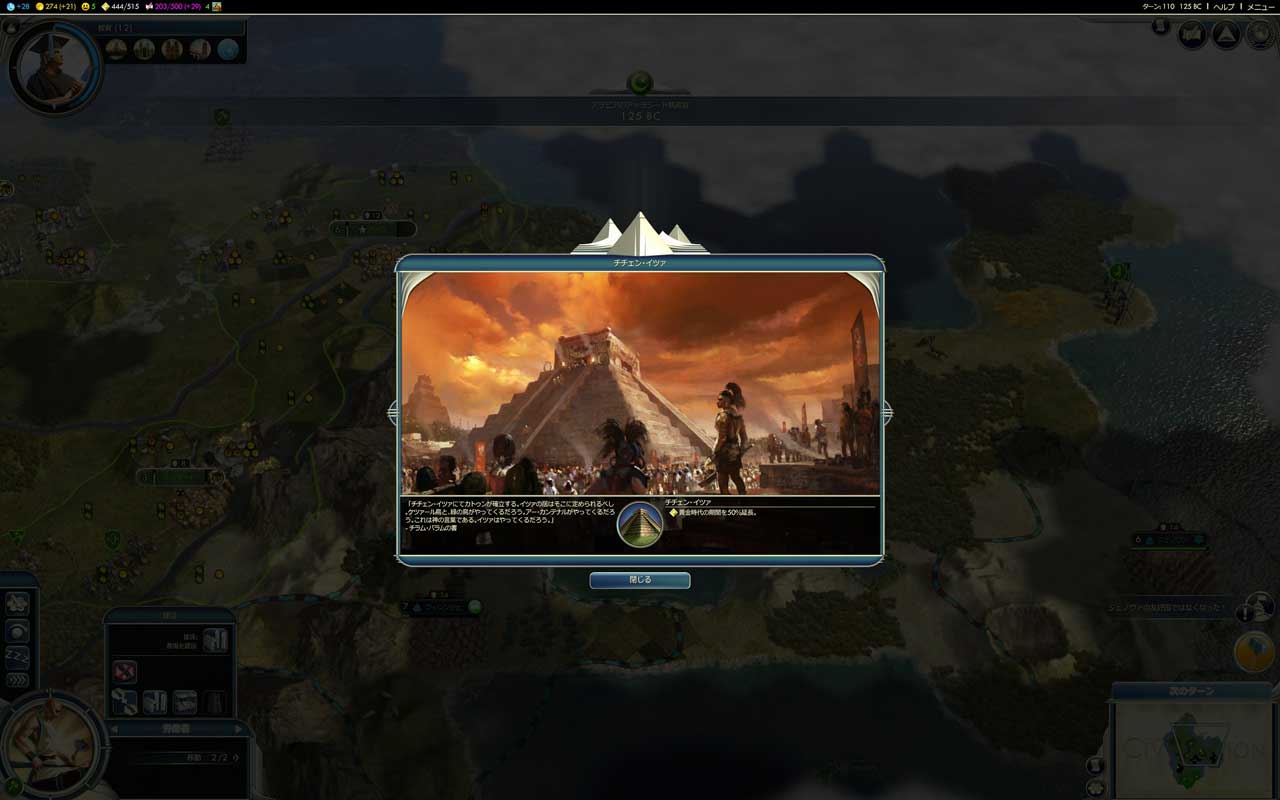Choose the red cancel action icon
The width and height of the screenshot is (1280, 800).
click(124, 670)
